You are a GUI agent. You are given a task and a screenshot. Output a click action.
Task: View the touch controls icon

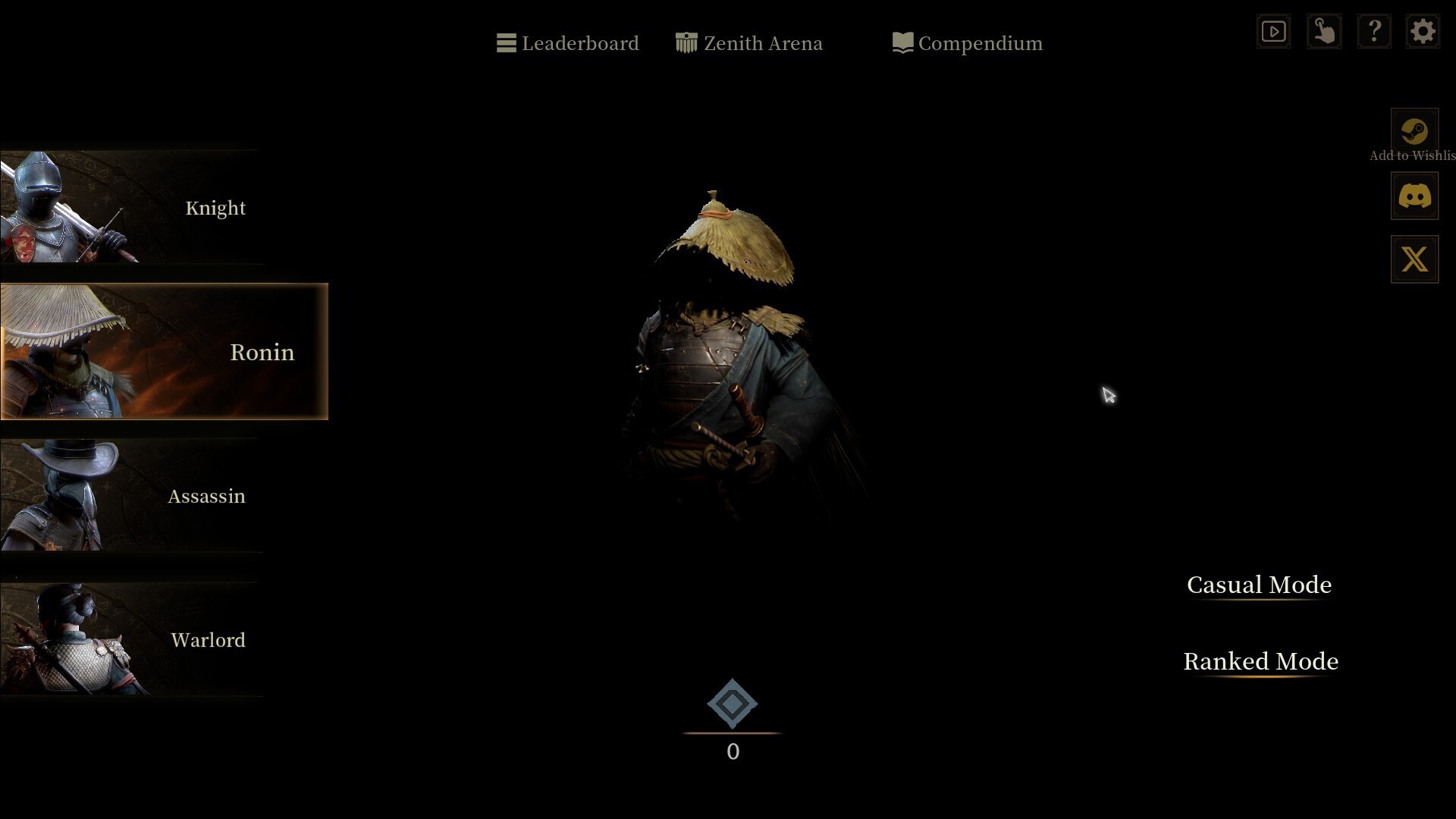click(x=1324, y=31)
